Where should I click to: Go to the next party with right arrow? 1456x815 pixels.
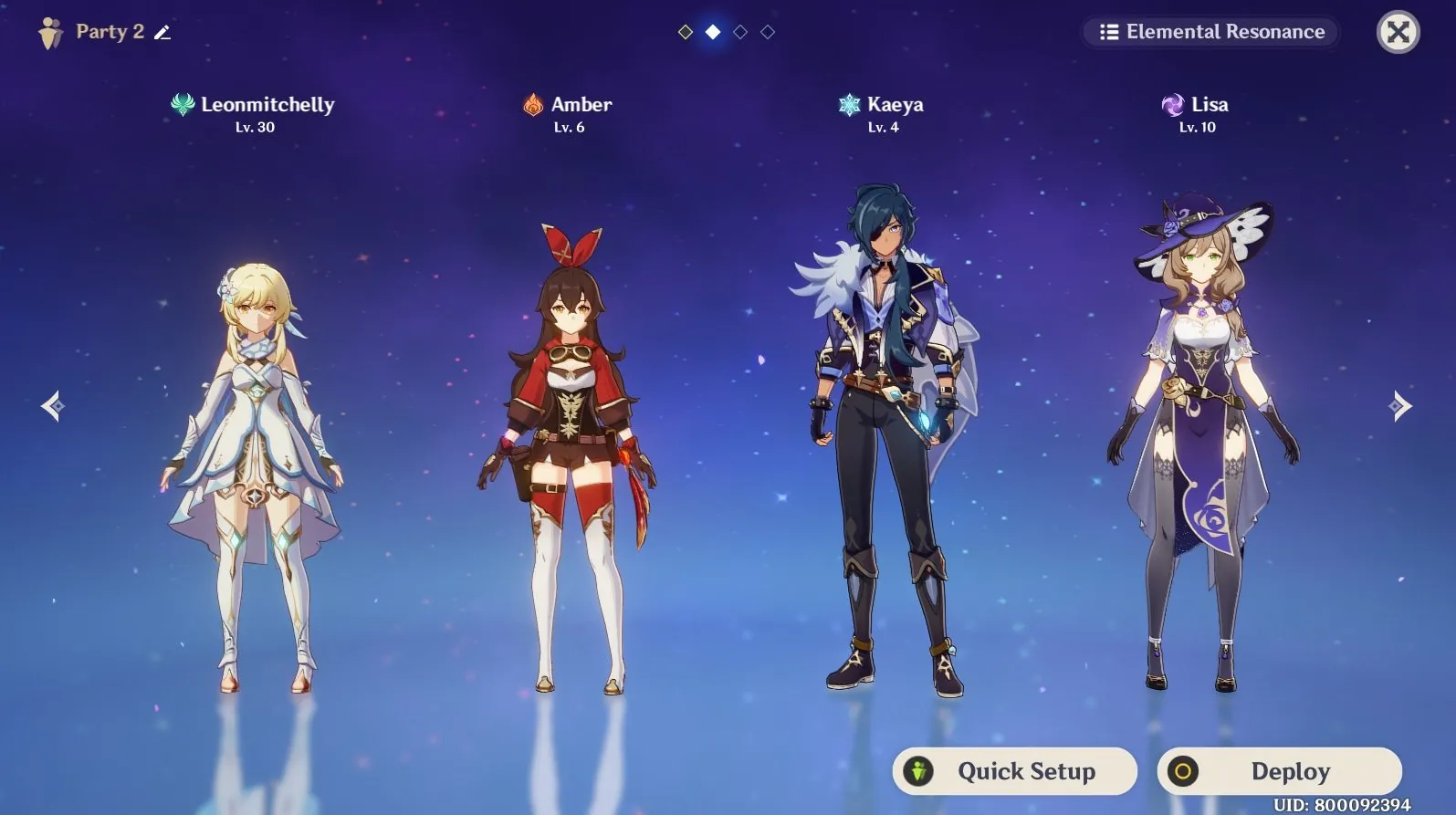(1399, 406)
